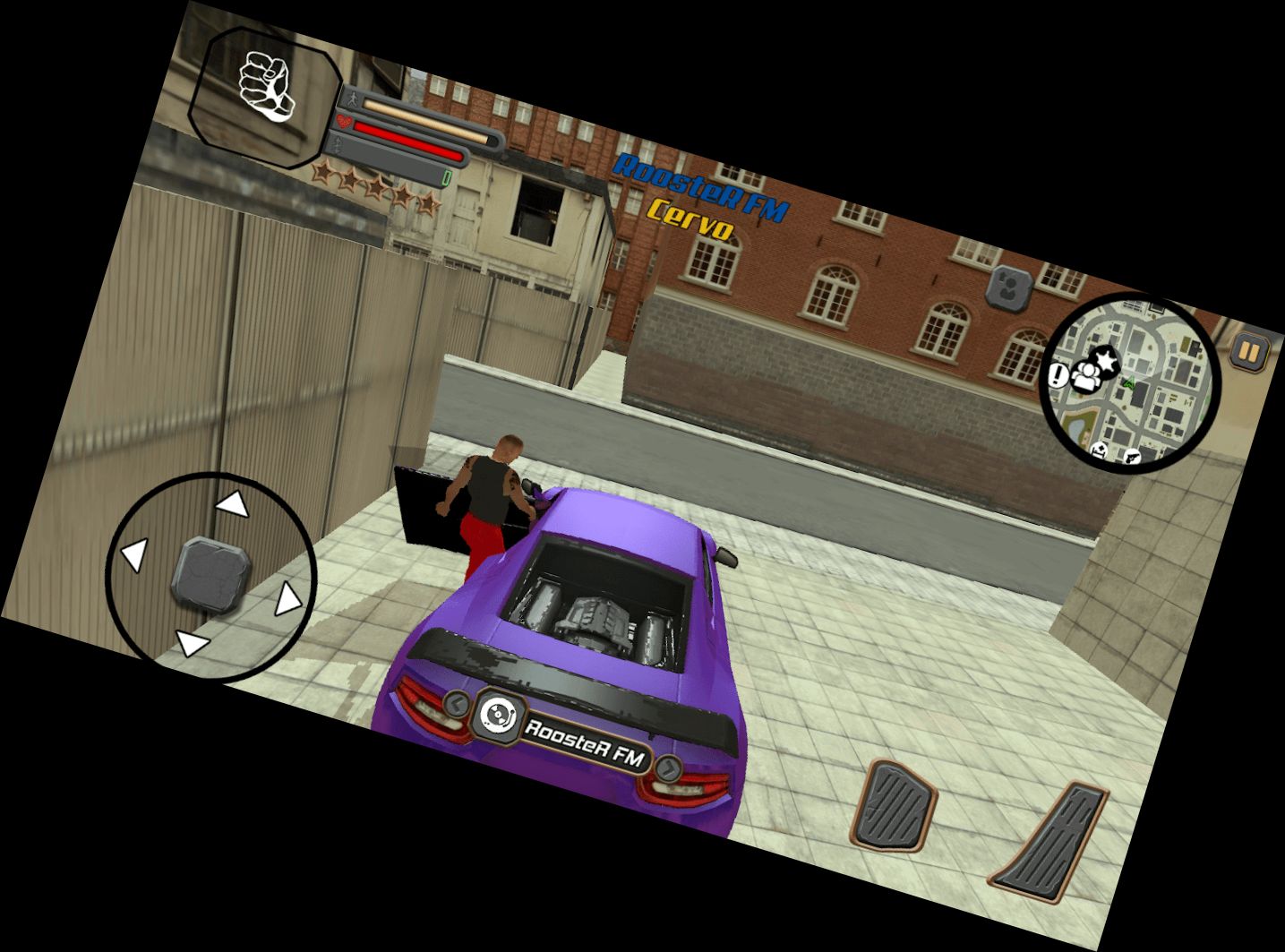Click the hospital bed marker on minimap
Image resolution: width=1285 pixels, height=952 pixels.
(x=1099, y=449)
